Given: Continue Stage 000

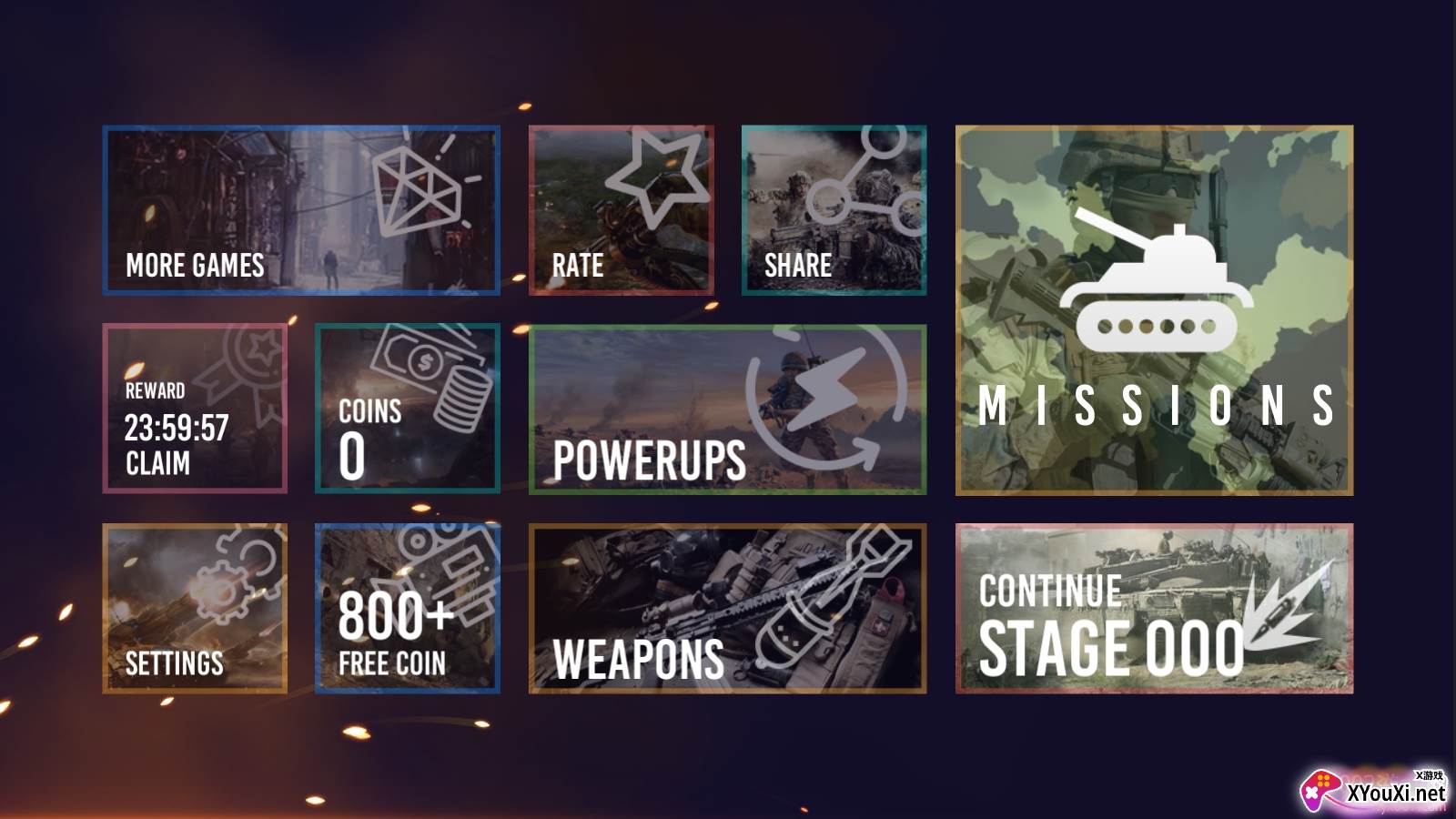Looking at the screenshot, I should (1154, 608).
